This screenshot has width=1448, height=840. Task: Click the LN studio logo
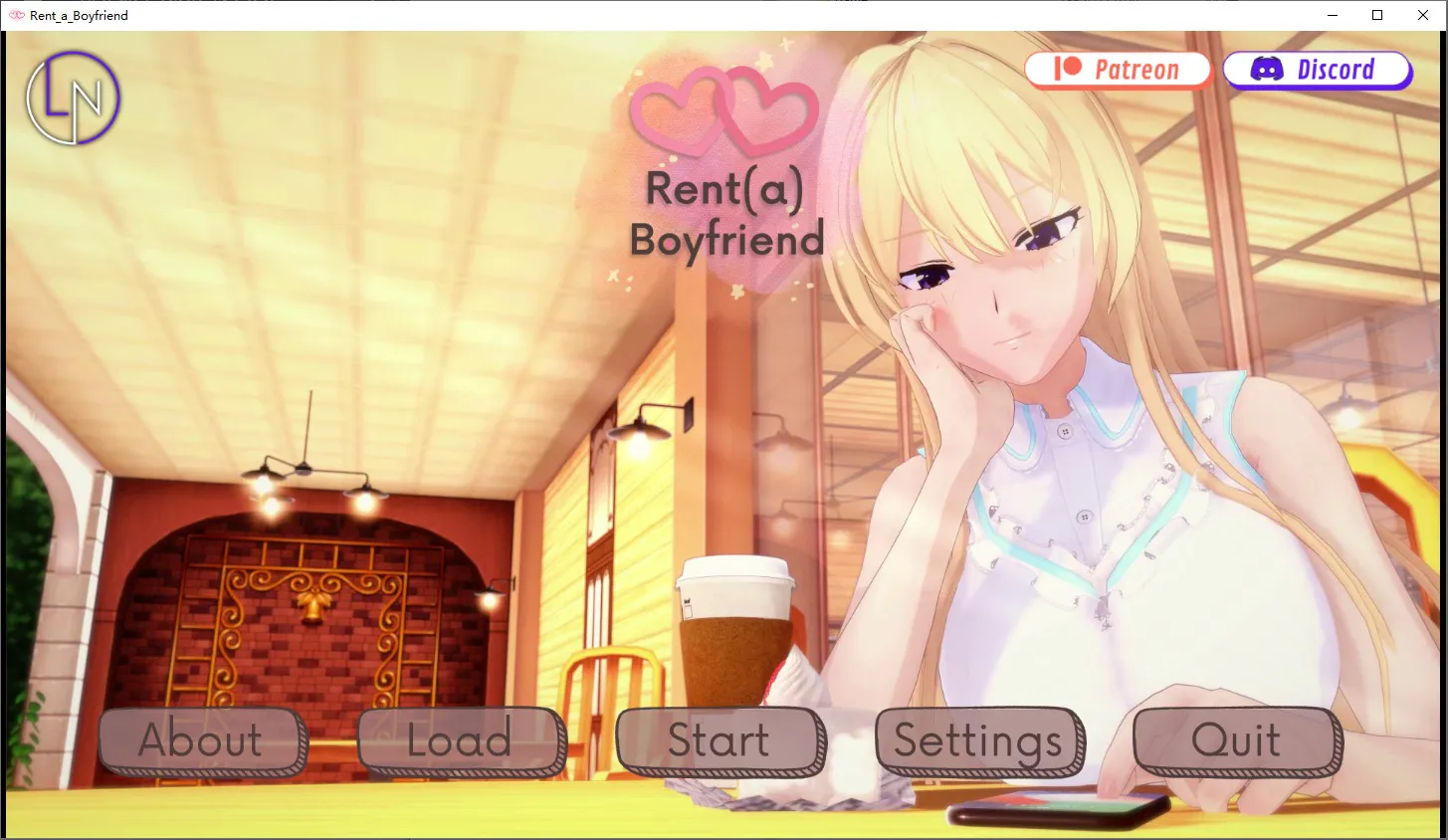click(72, 99)
